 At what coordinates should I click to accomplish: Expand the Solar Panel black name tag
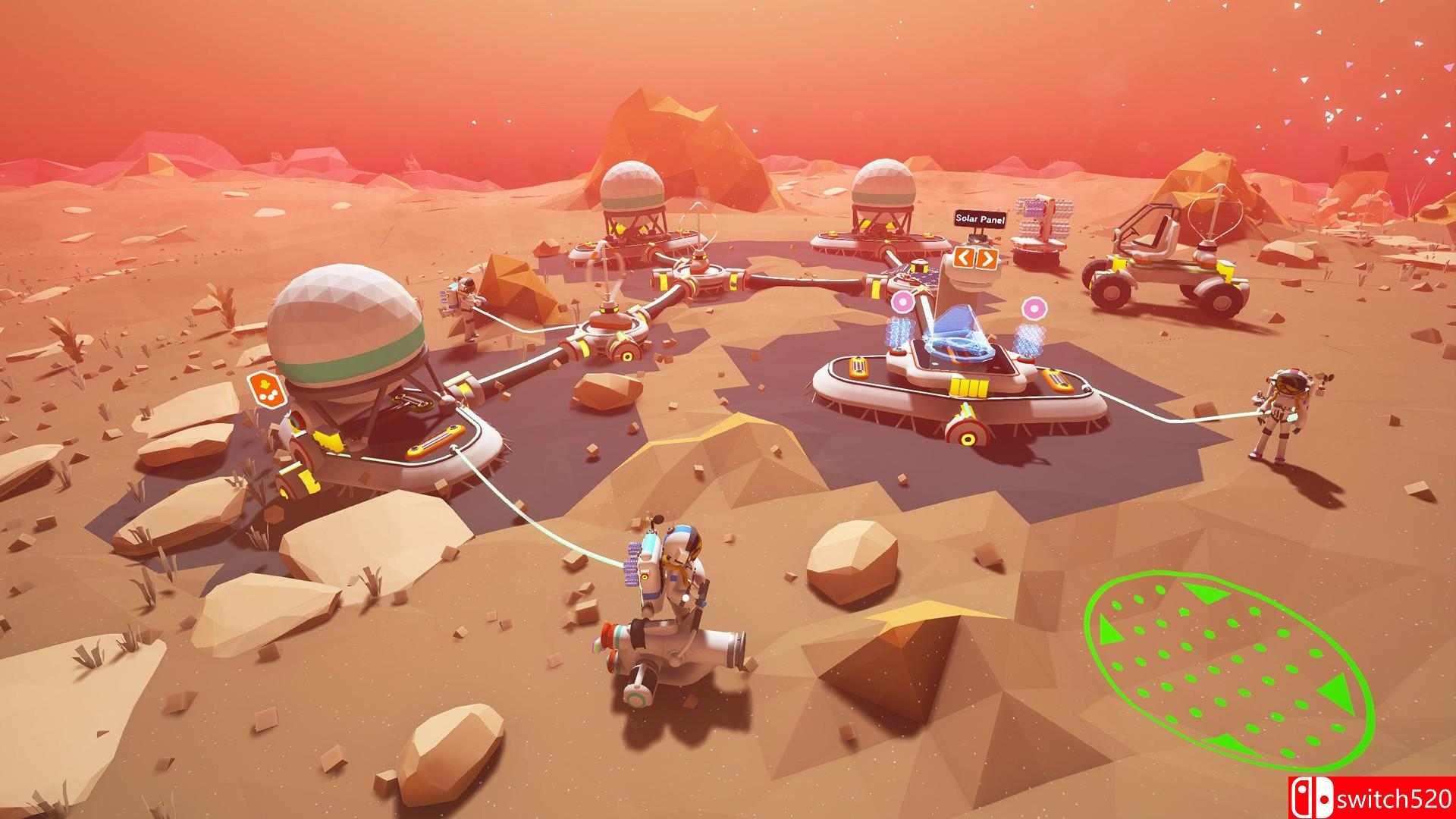tap(981, 219)
